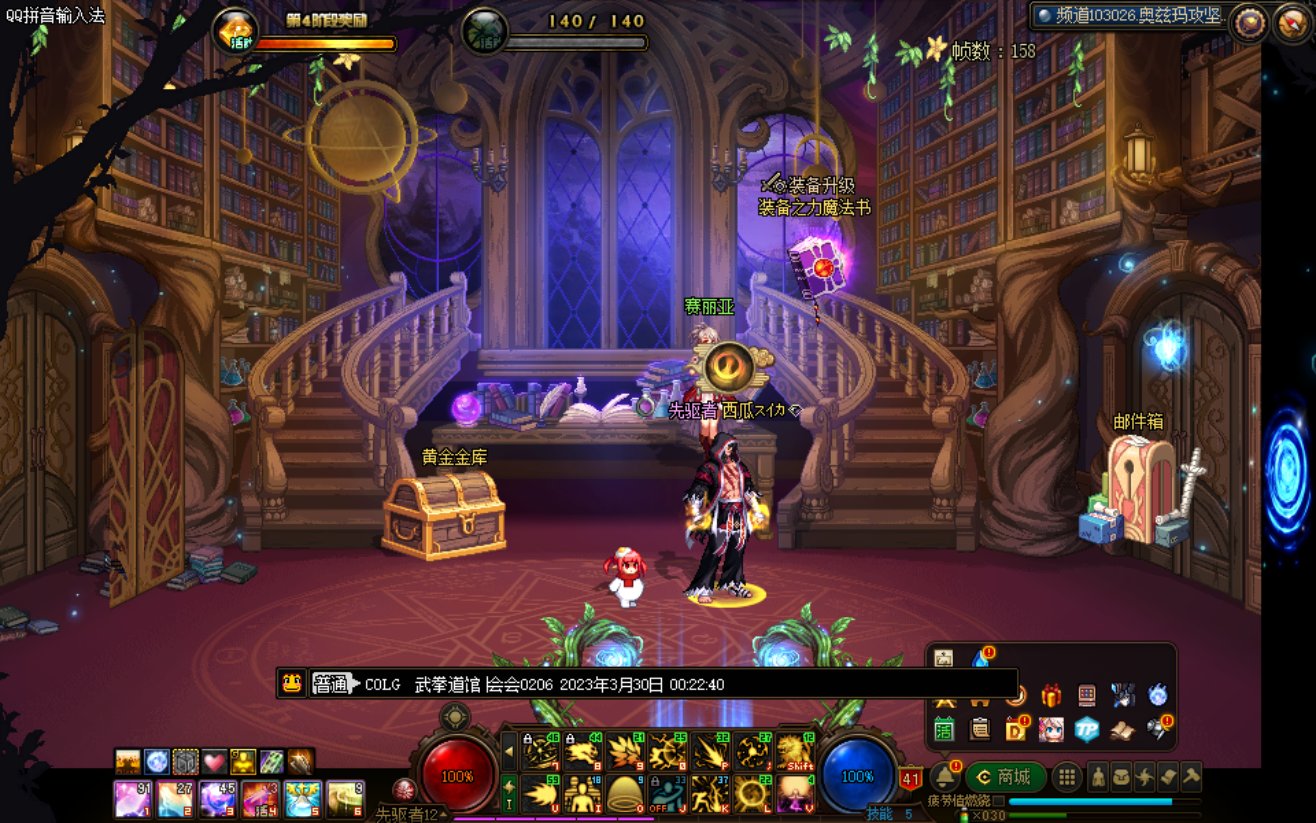Screen dimensions: 1316x823
Task: Open the inventory bag icon
Action: pyautogui.click(x=1122, y=777)
